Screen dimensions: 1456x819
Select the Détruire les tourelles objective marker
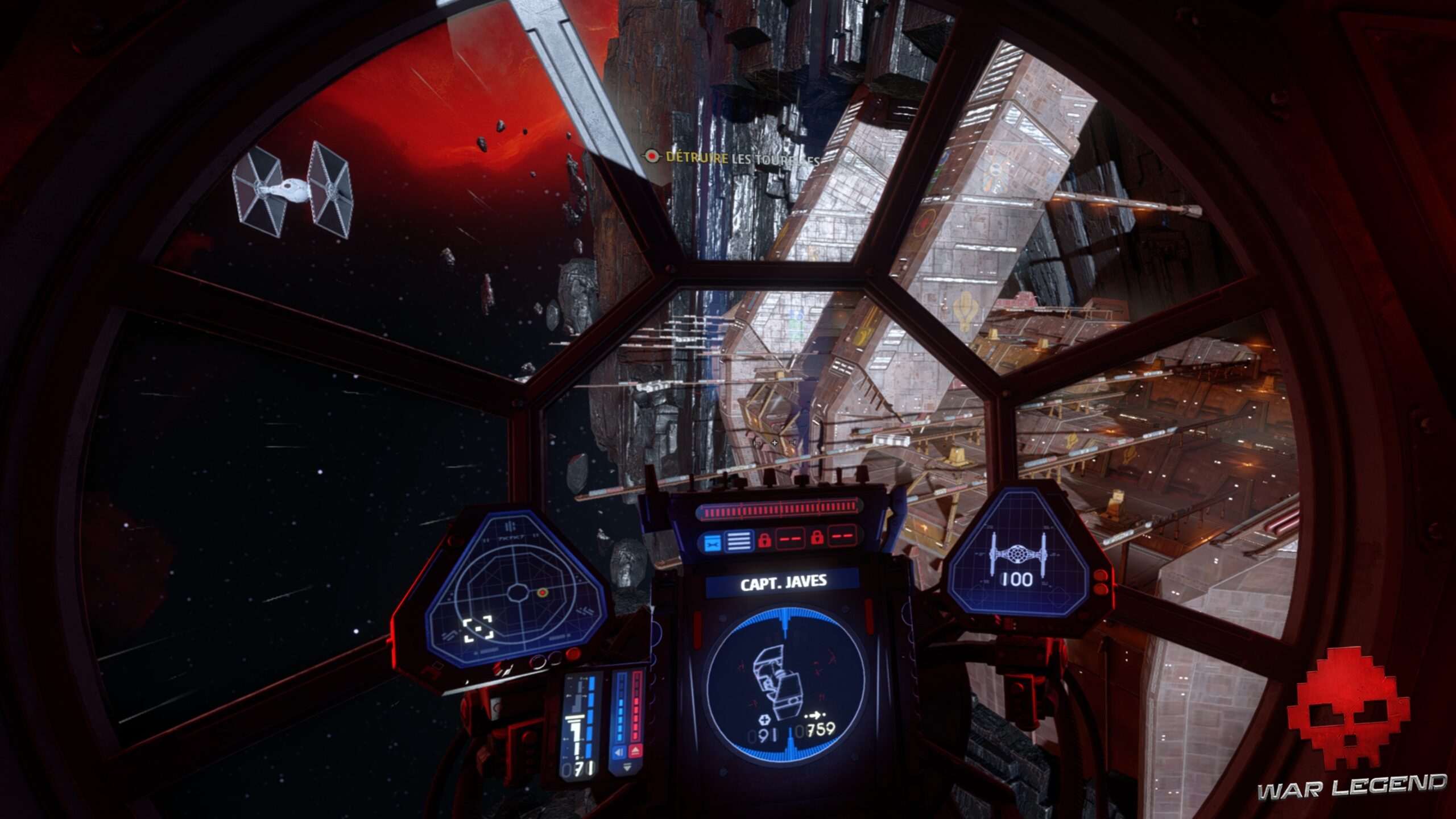(x=651, y=156)
